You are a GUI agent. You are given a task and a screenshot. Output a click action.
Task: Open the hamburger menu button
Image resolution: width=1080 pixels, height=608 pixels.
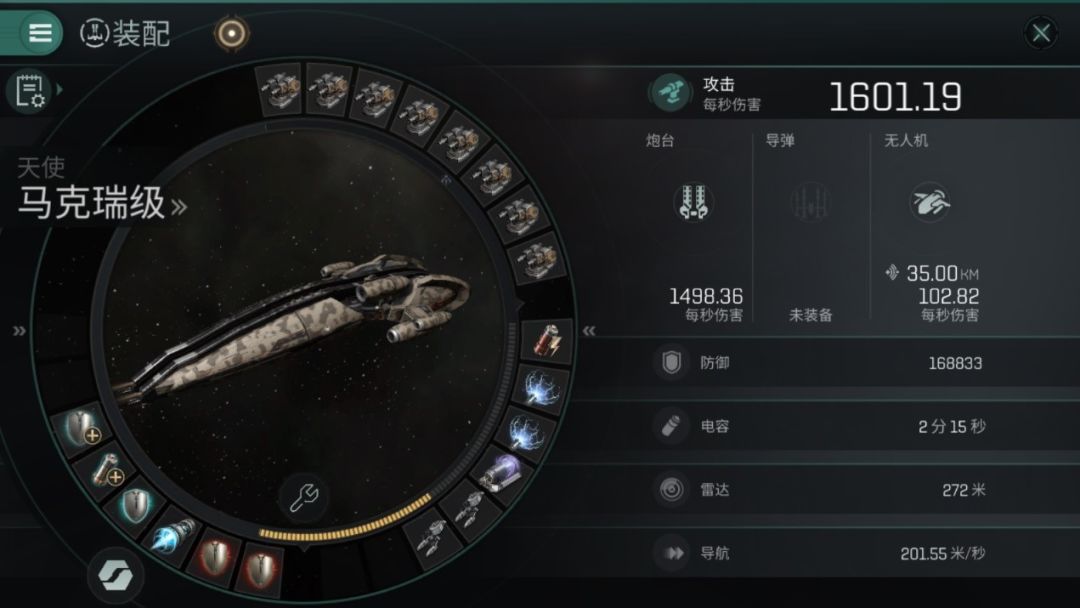(x=41, y=33)
